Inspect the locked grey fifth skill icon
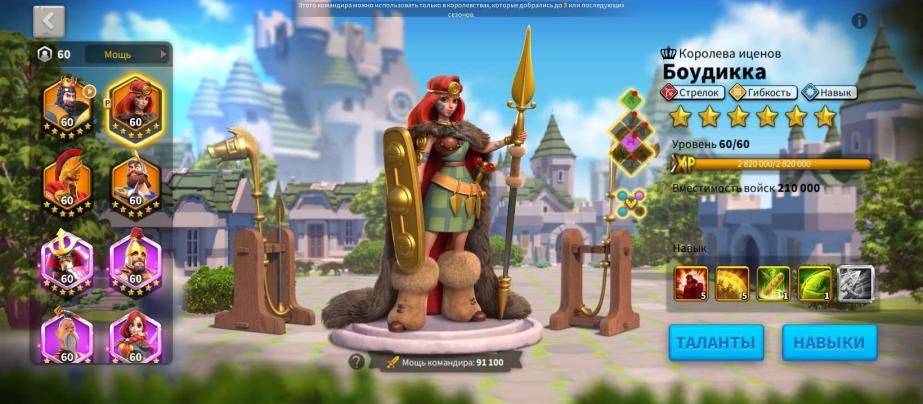This screenshot has height=404, width=923. [x=855, y=283]
